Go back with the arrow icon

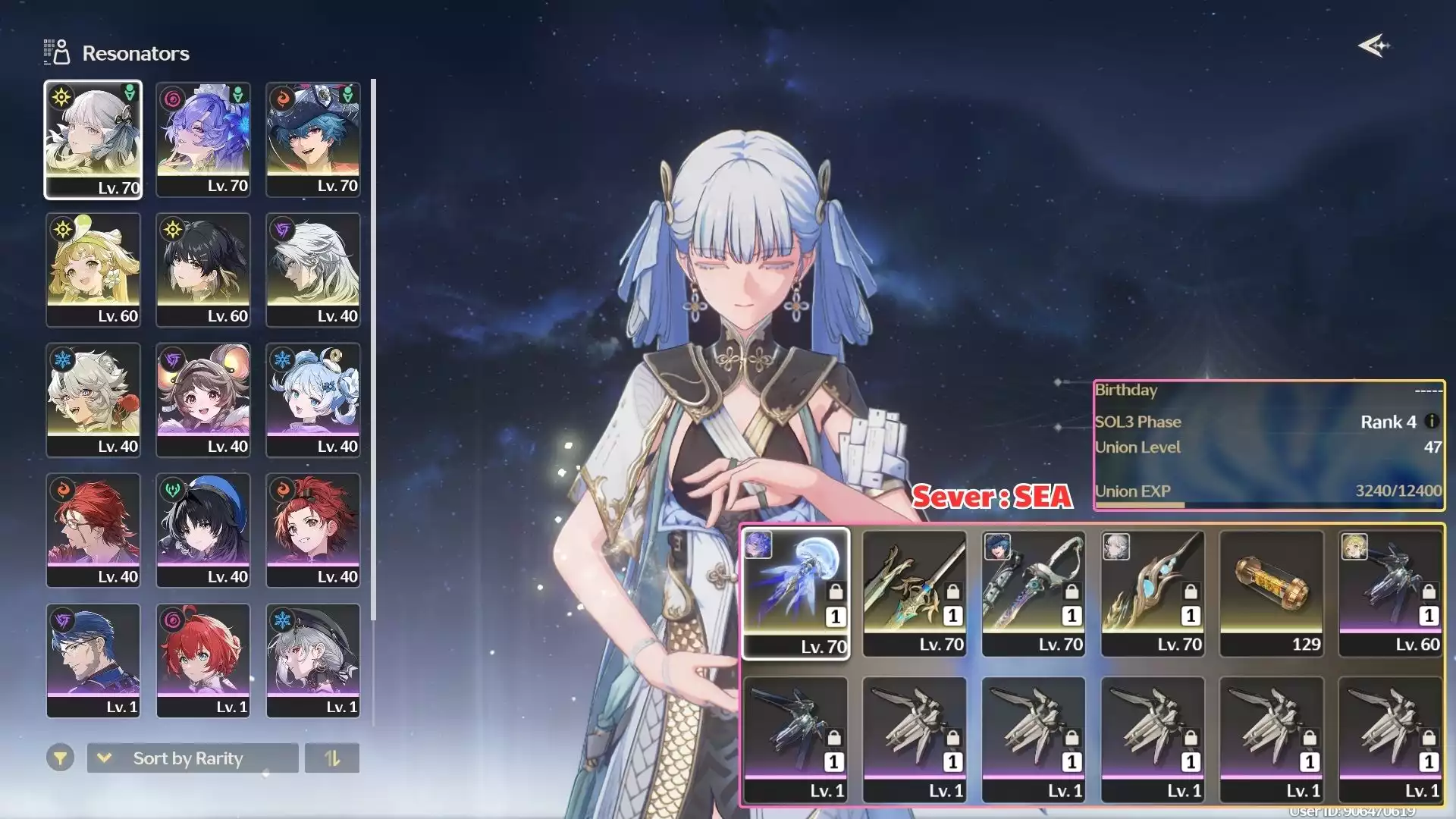pos(1373,46)
